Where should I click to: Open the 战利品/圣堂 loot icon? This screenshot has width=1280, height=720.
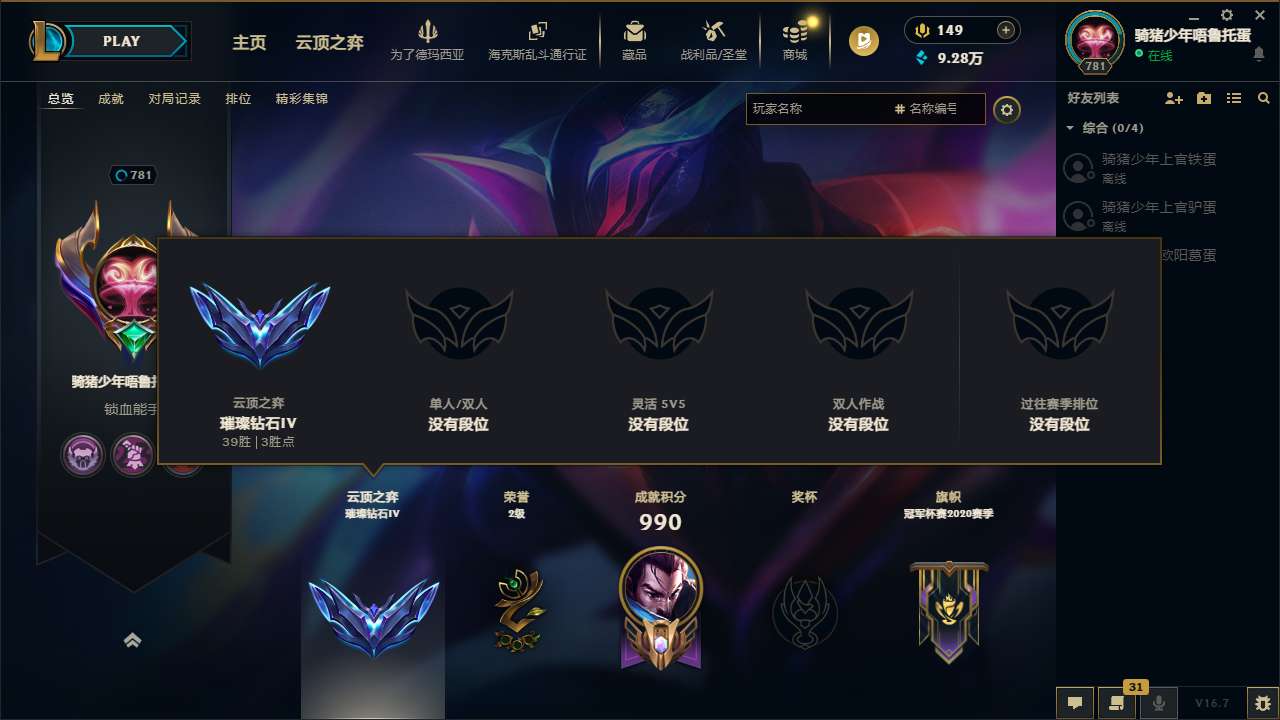714,40
